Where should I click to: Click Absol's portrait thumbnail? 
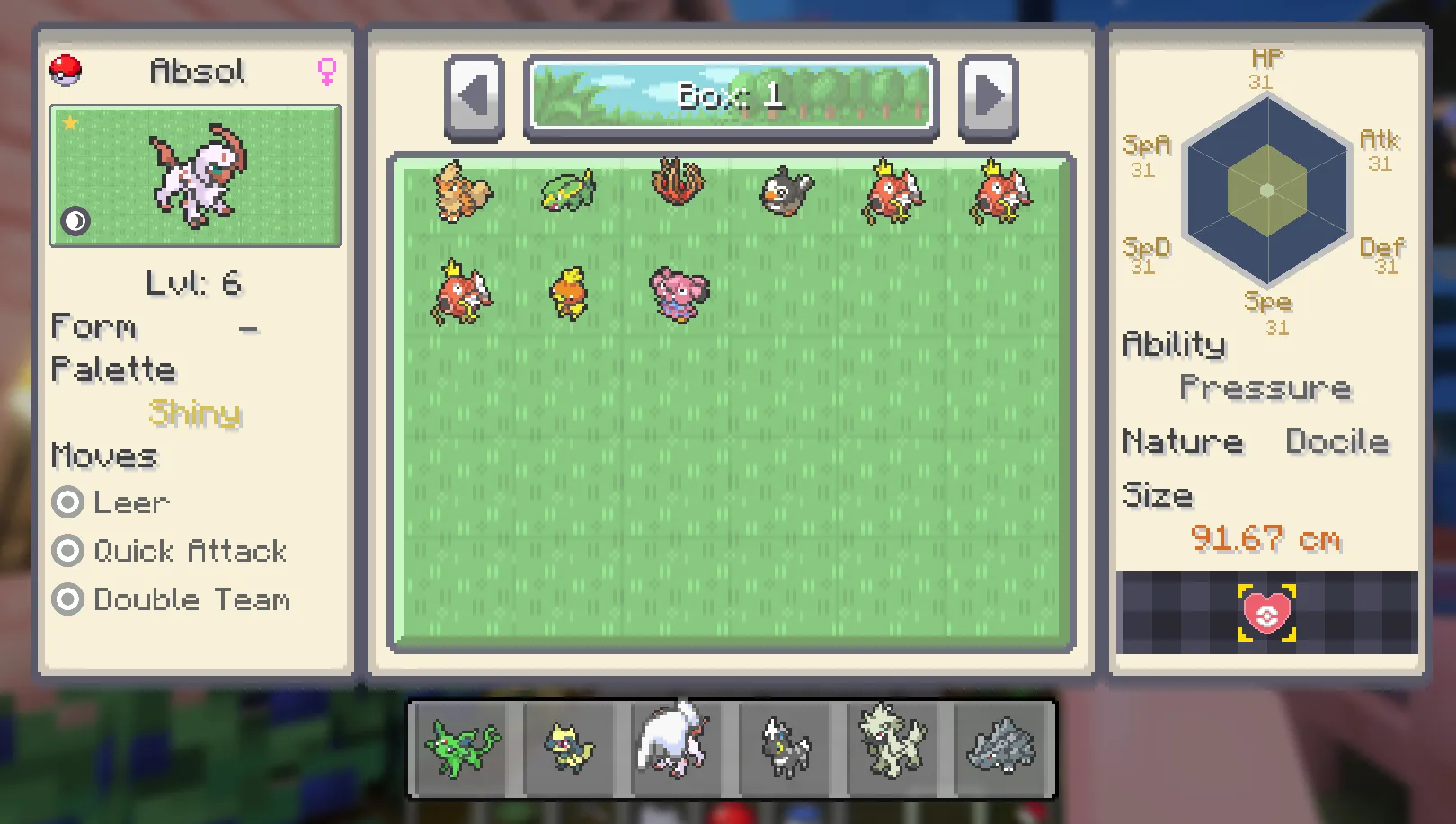click(195, 176)
